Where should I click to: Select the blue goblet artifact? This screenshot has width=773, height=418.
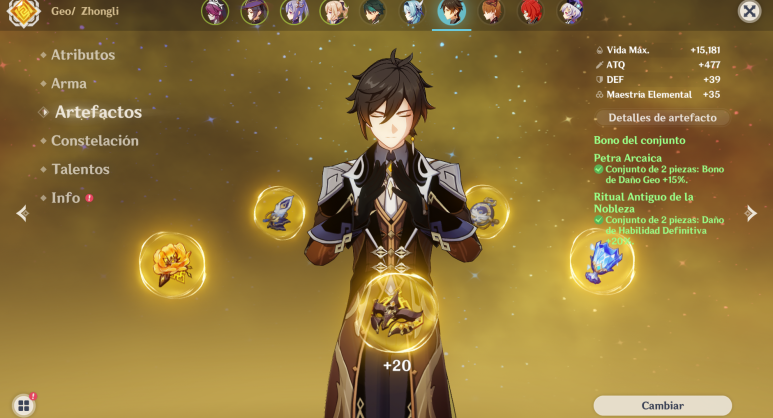[x=601, y=260]
